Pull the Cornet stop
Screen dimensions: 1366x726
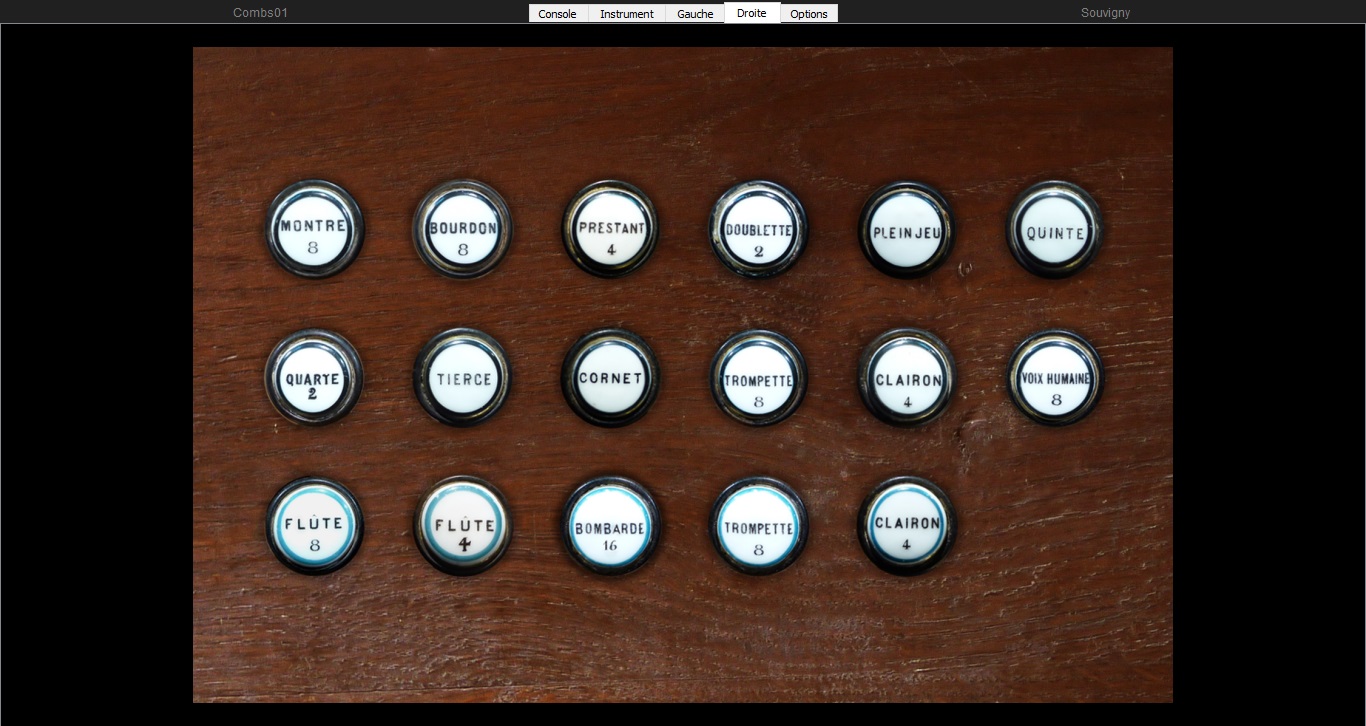click(610, 378)
